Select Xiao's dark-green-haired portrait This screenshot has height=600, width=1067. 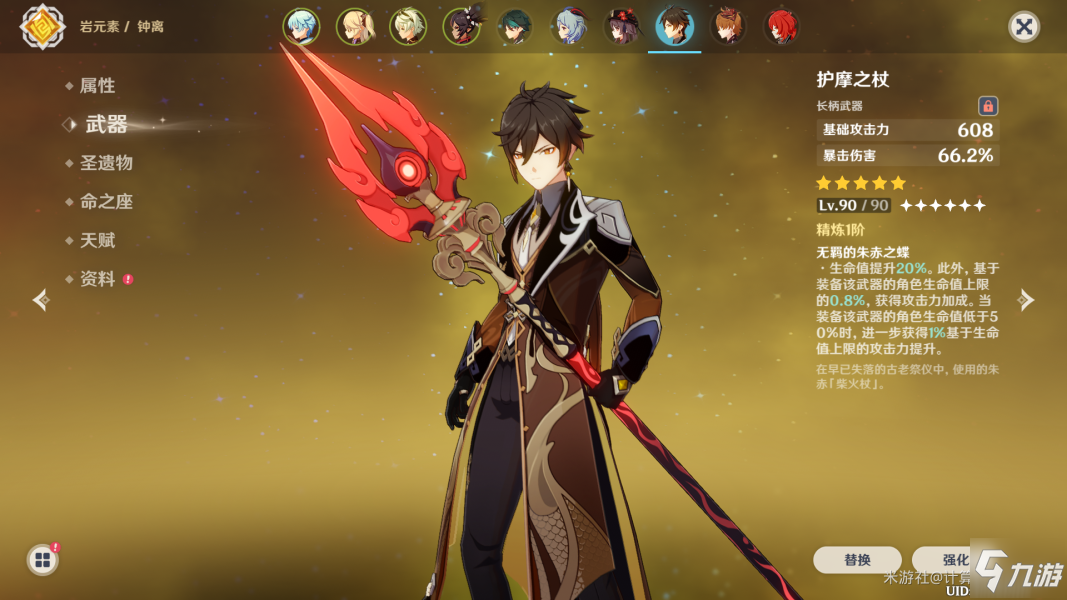click(514, 27)
